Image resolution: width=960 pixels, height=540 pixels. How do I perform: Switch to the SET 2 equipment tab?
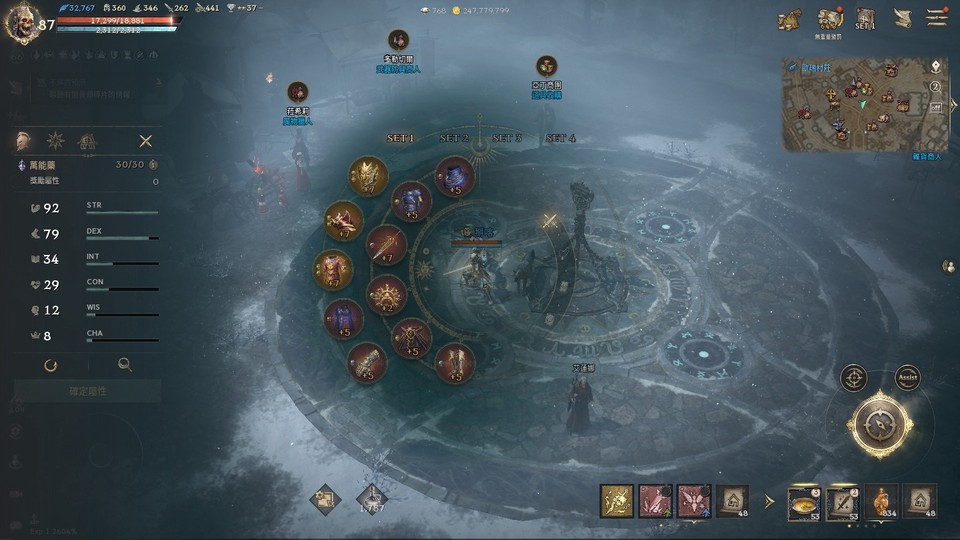pos(453,138)
